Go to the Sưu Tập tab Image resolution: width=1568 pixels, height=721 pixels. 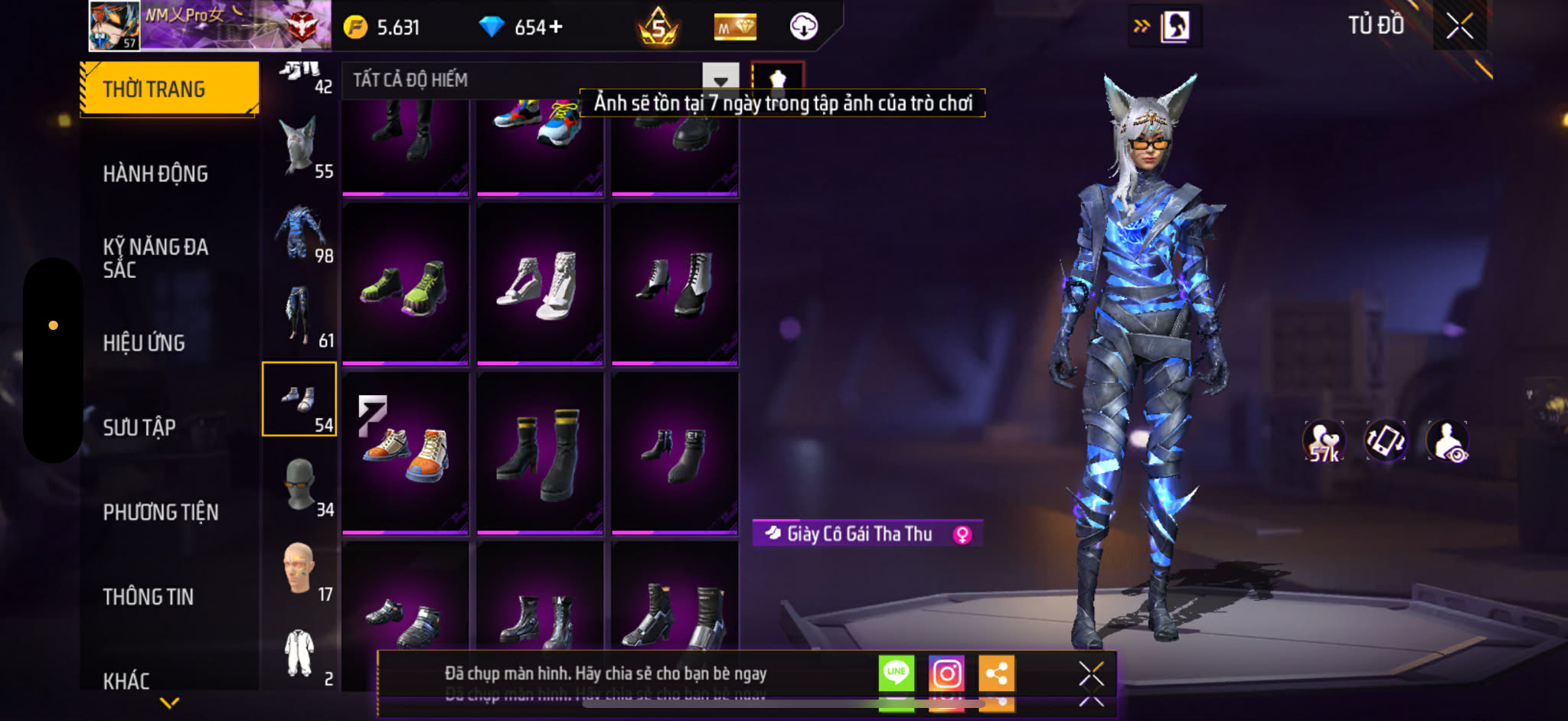pos(139,427)
